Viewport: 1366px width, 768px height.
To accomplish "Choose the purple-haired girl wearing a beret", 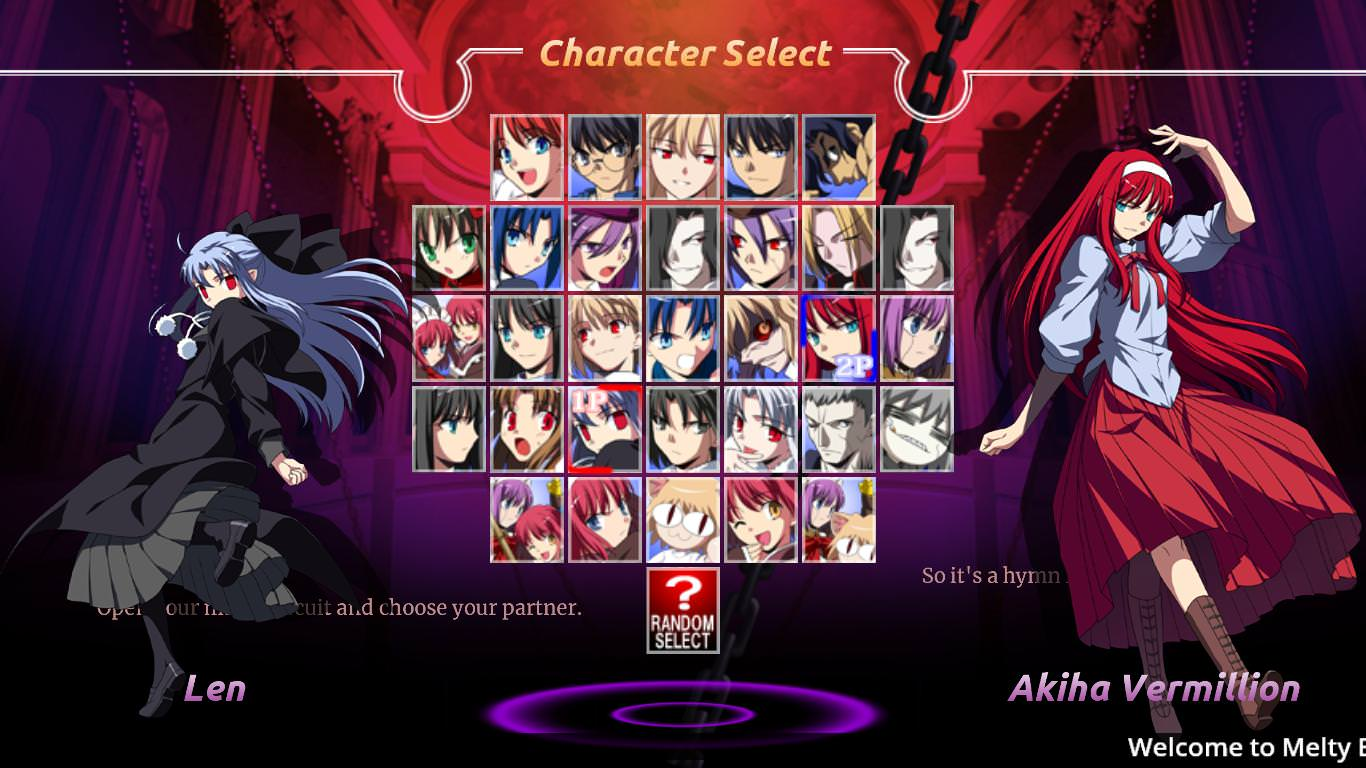I will coord(605,248).
